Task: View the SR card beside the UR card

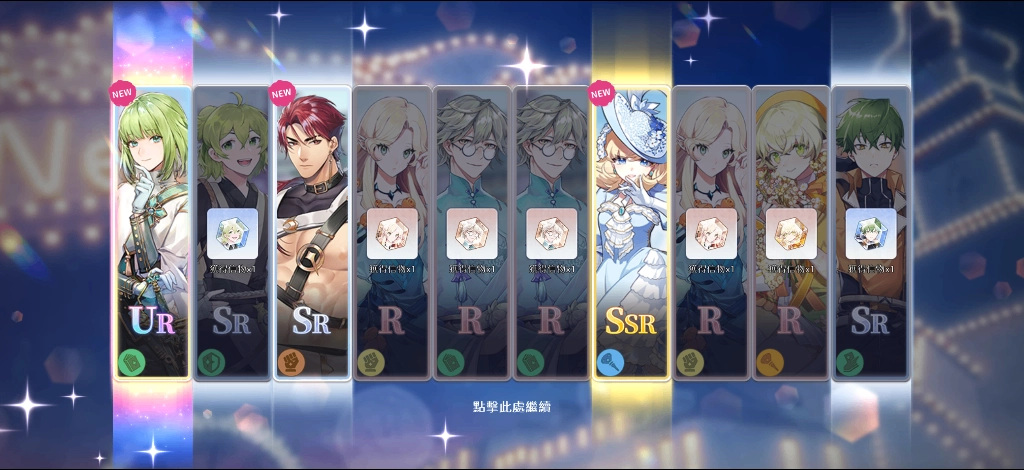Action: [x=232, y=232]
